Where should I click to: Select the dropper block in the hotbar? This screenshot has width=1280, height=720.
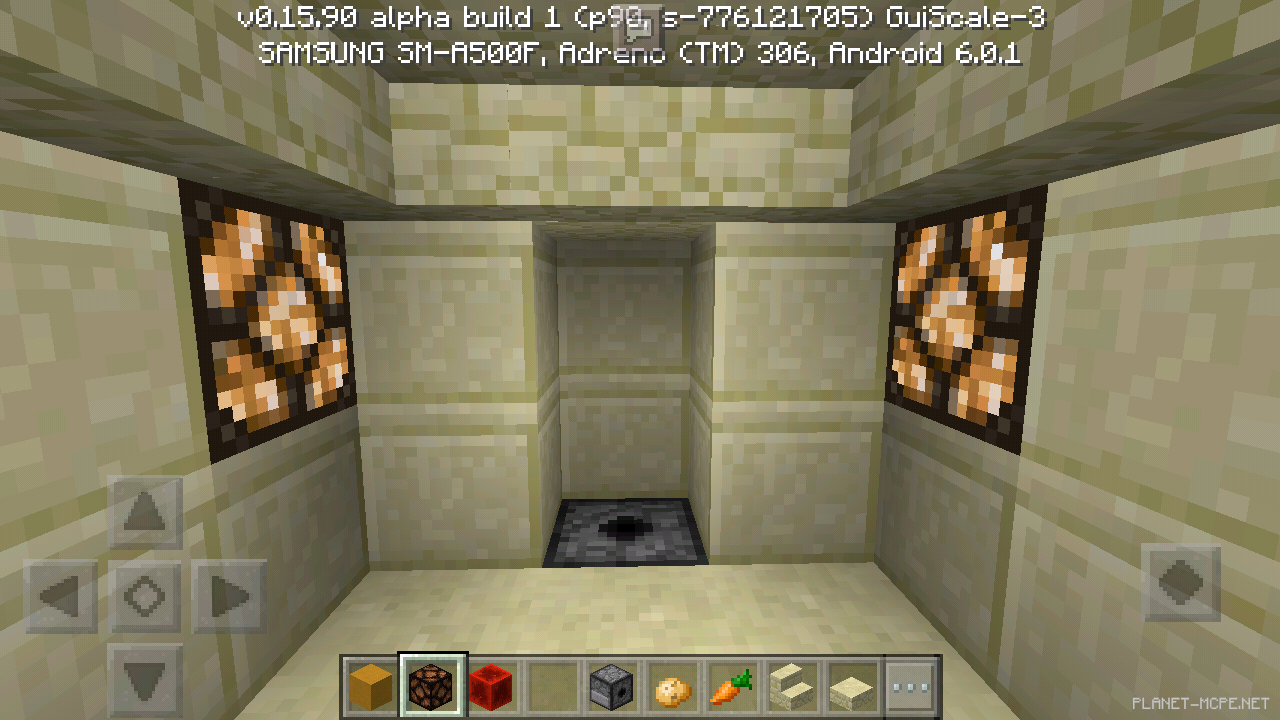pyautogui.click(x=610, y=686)
